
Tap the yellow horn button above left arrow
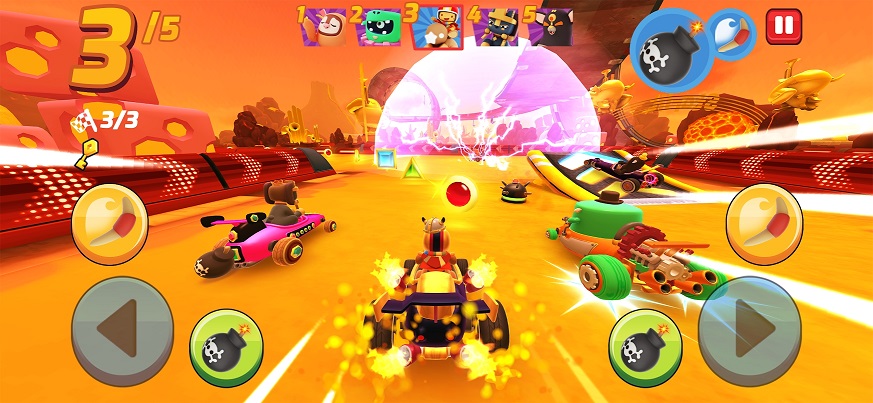coord(110,224)
